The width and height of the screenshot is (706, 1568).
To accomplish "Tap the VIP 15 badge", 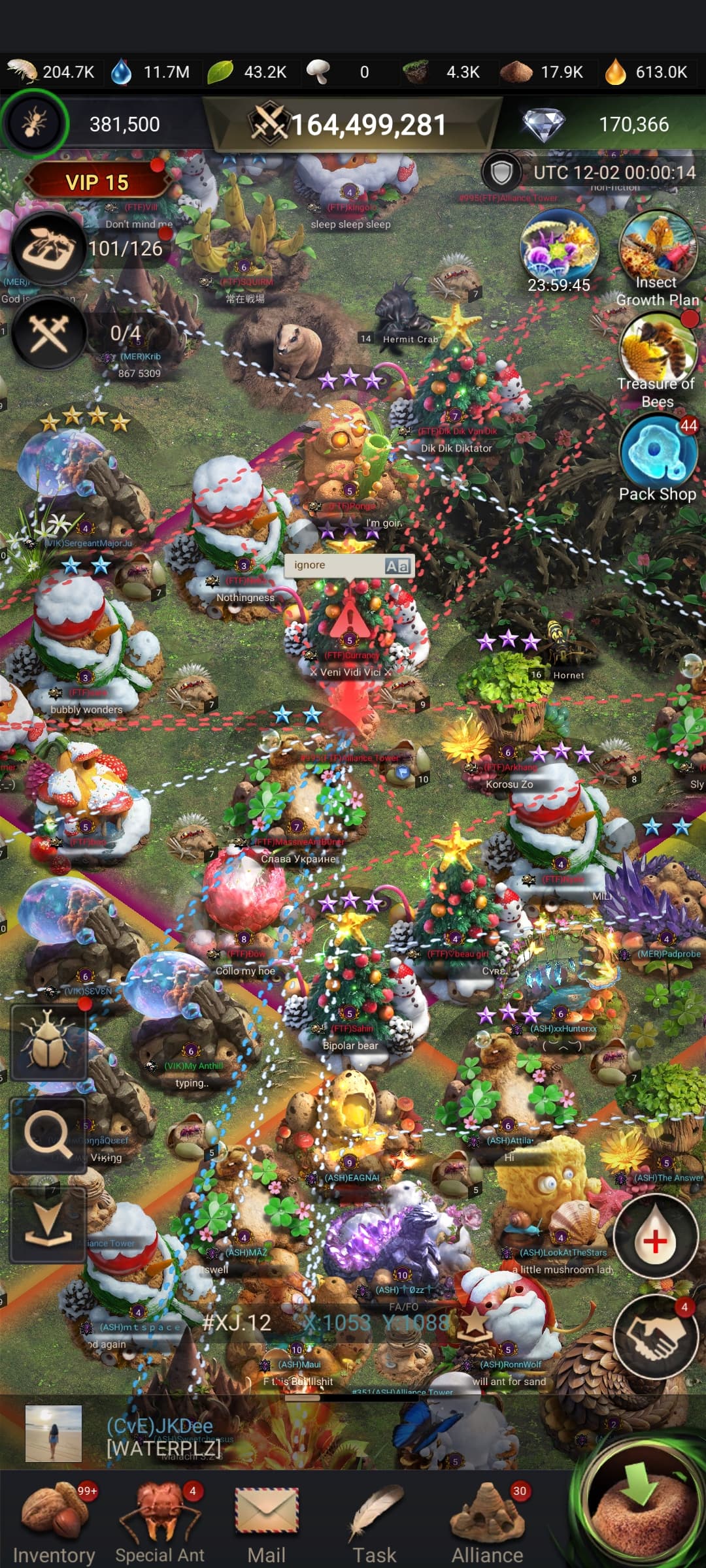I will click(x=97, y=182).
